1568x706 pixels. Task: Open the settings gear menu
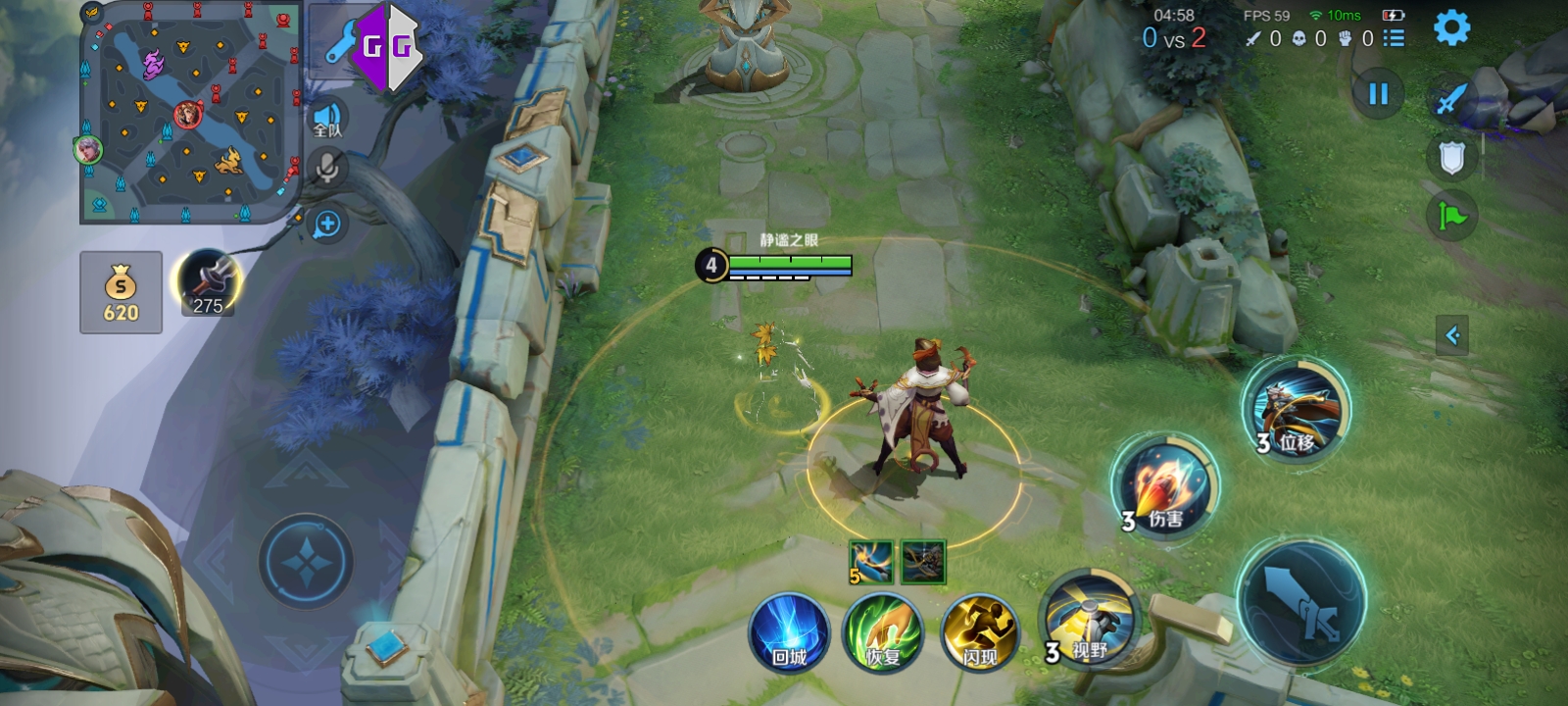1451,27
